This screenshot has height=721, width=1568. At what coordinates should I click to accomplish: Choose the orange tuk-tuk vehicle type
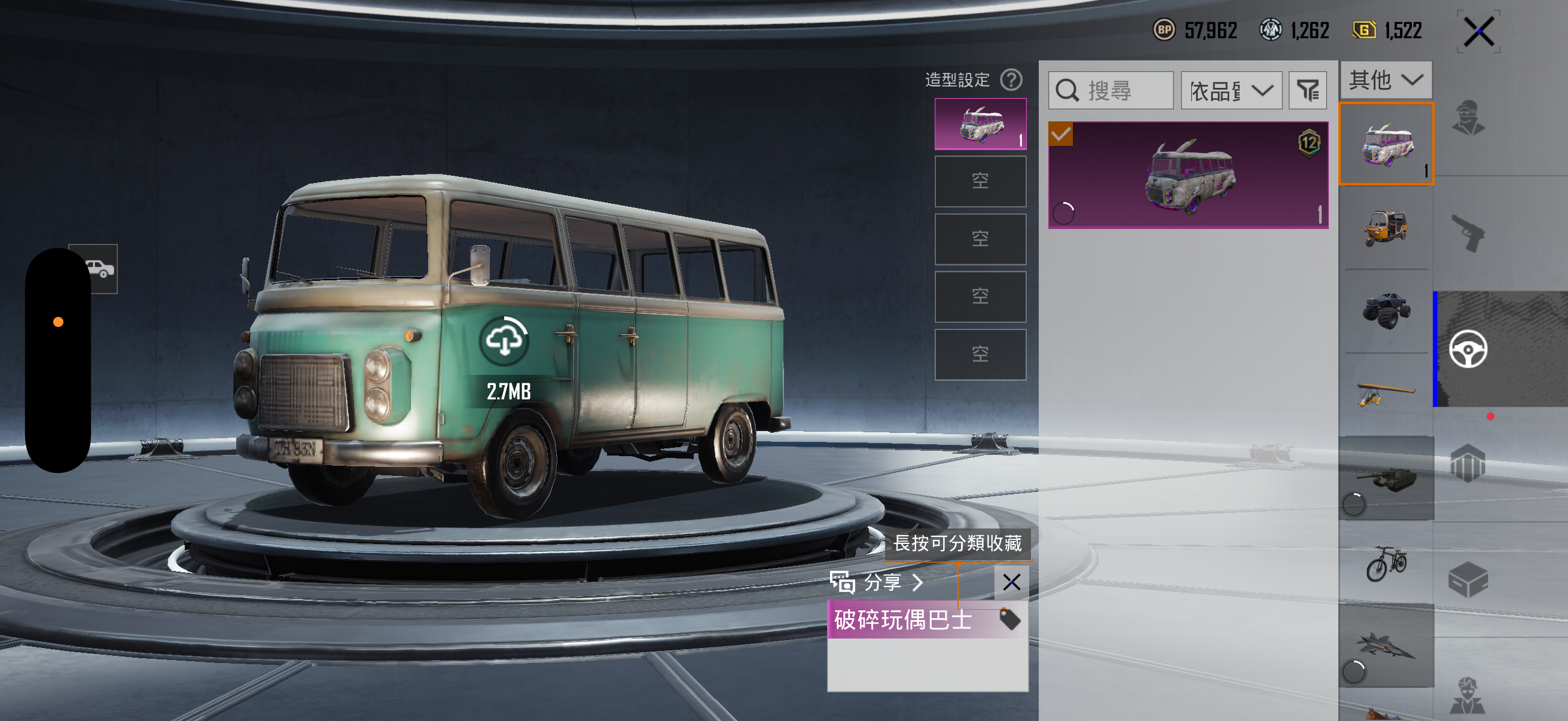click(x=1386, y=228)
